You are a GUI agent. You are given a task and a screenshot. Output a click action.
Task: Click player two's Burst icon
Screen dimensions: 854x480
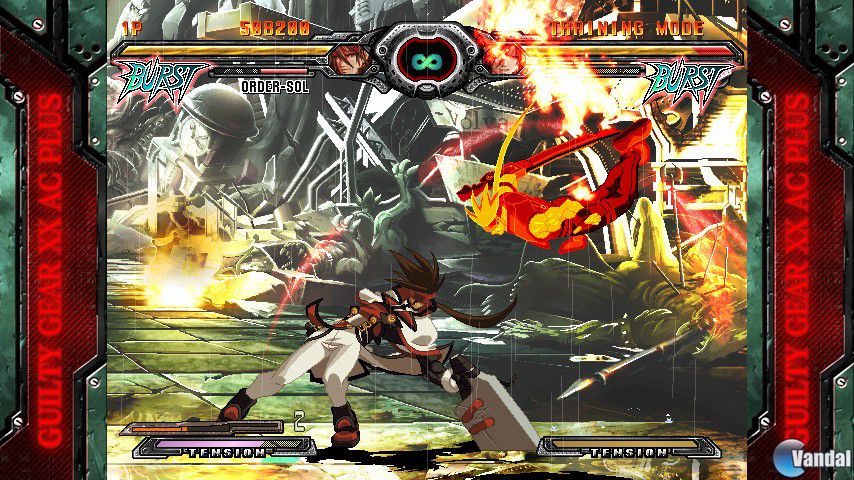688,80
